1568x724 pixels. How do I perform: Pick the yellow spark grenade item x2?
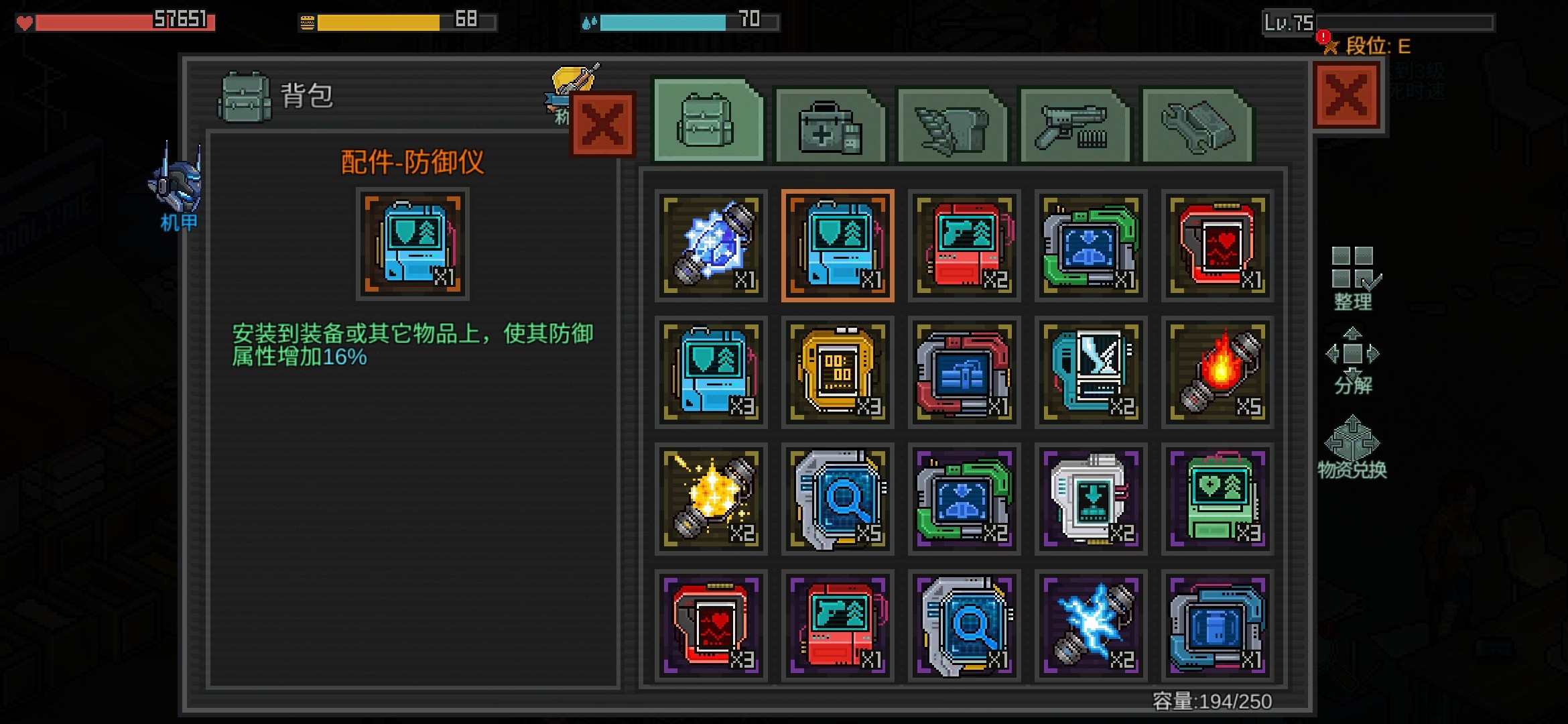[x=710, y=499]
